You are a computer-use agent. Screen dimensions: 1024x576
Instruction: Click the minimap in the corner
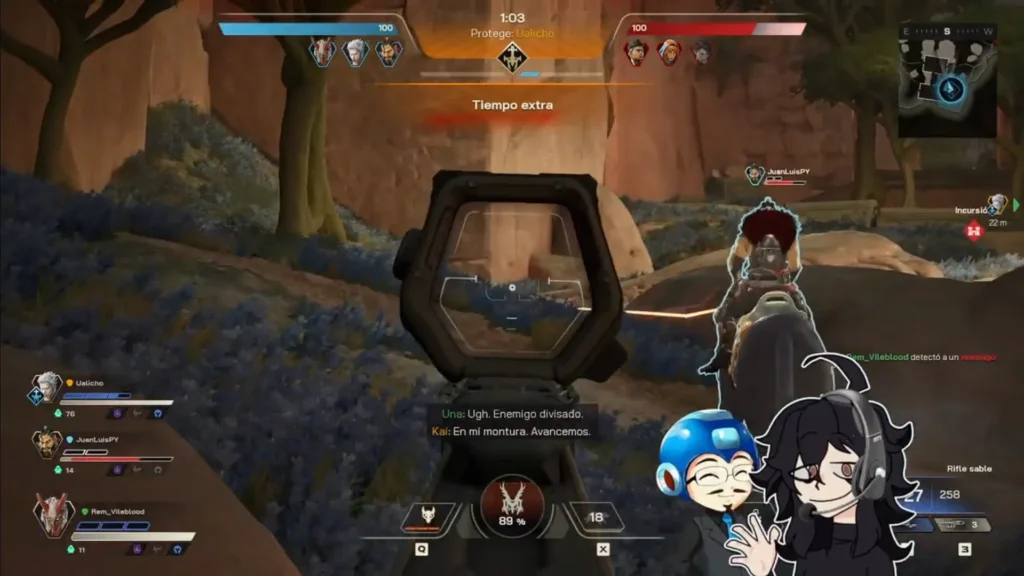948,79
